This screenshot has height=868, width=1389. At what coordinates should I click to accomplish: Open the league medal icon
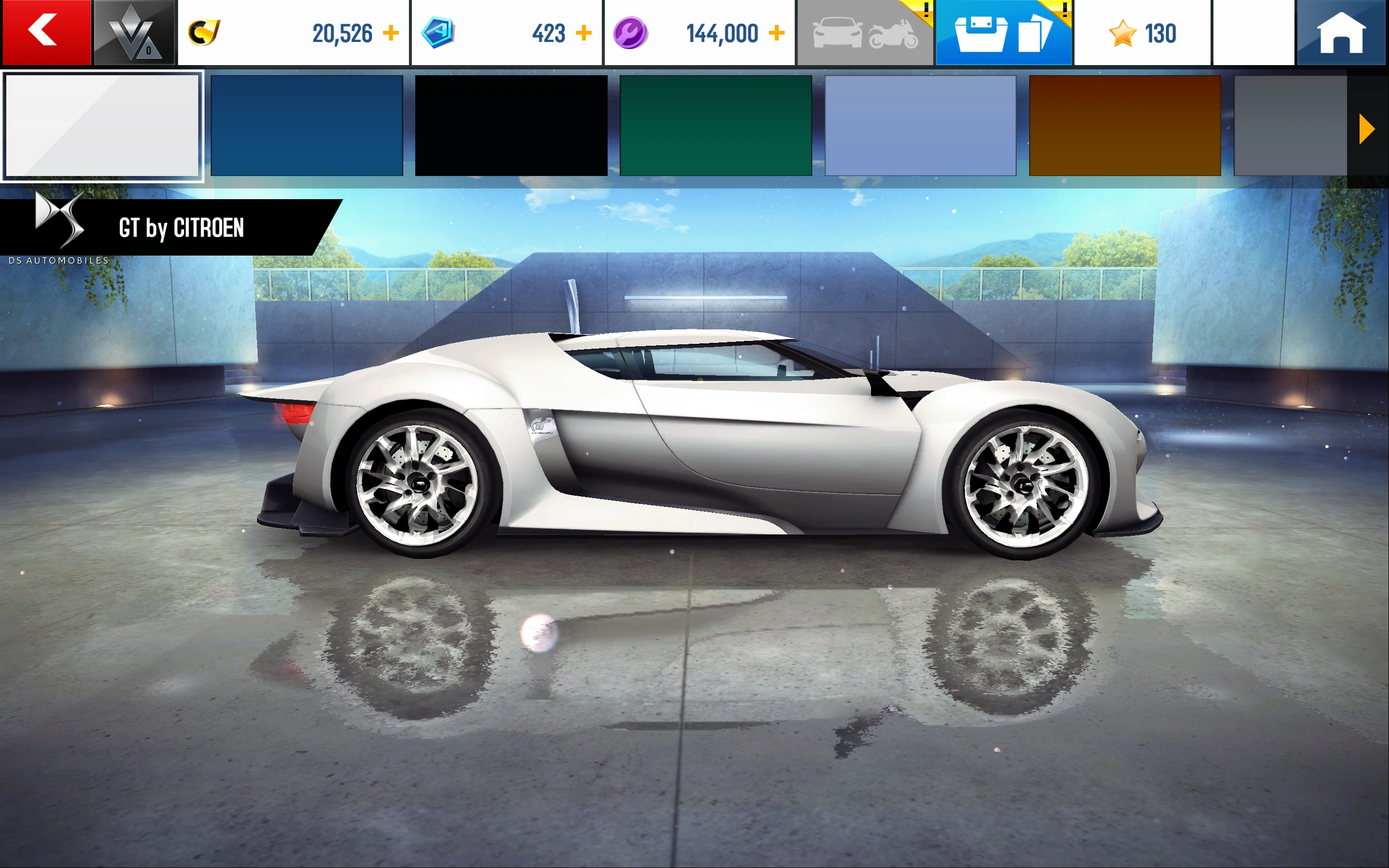pyautogui.click(x=133, y=31)
